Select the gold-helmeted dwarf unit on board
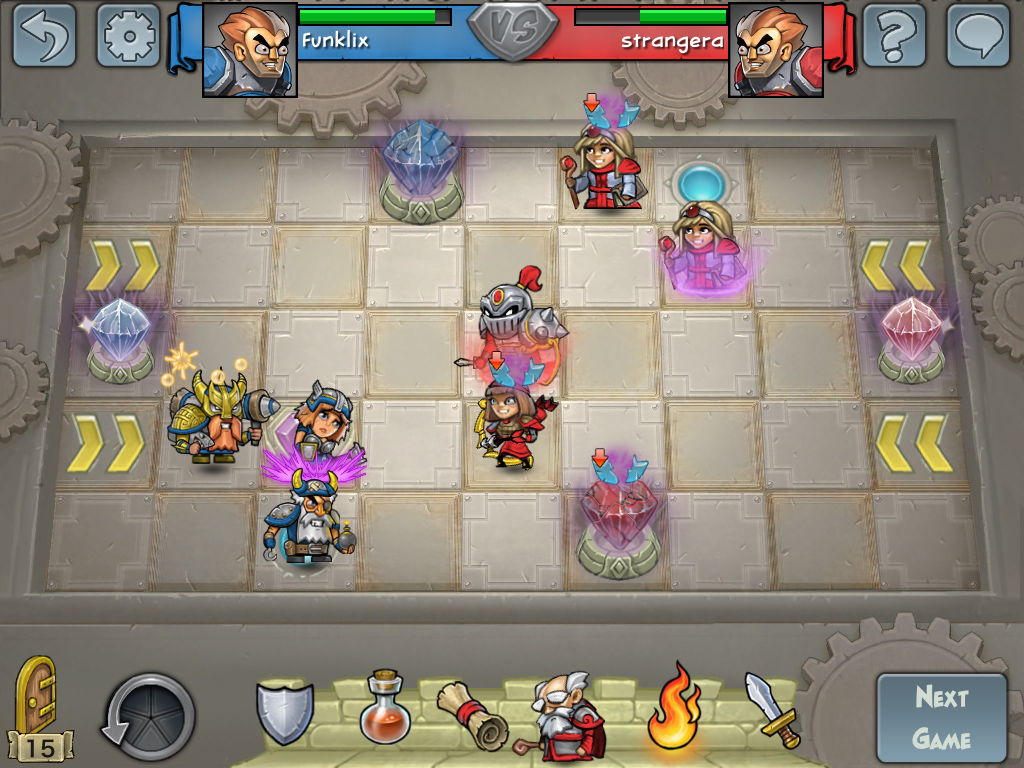The height and width of the screenshot is (768, 1024). [x=214, y=418]
